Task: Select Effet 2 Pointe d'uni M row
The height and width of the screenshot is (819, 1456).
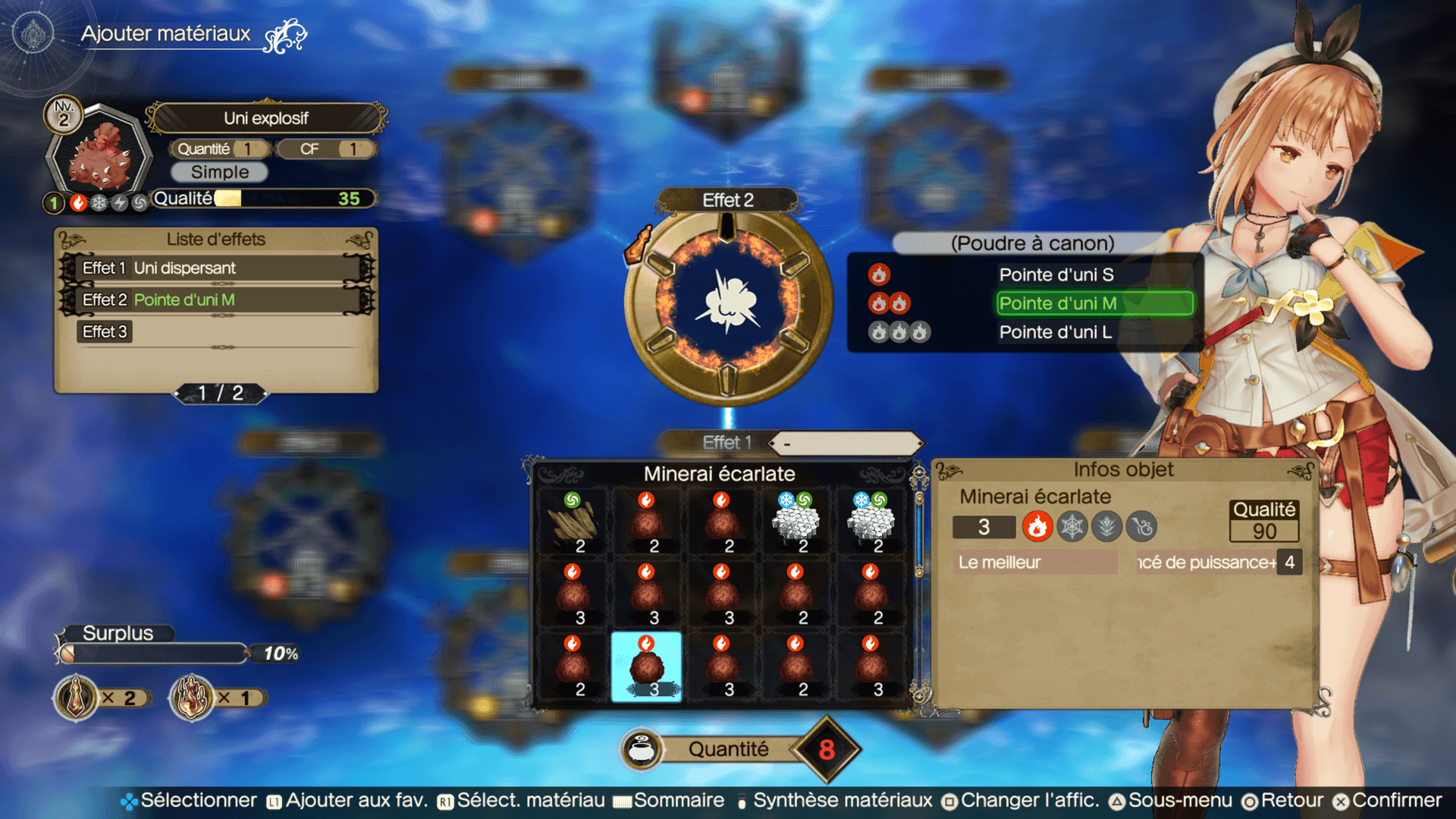Action: pyautogui.click(x=217, y=300)
